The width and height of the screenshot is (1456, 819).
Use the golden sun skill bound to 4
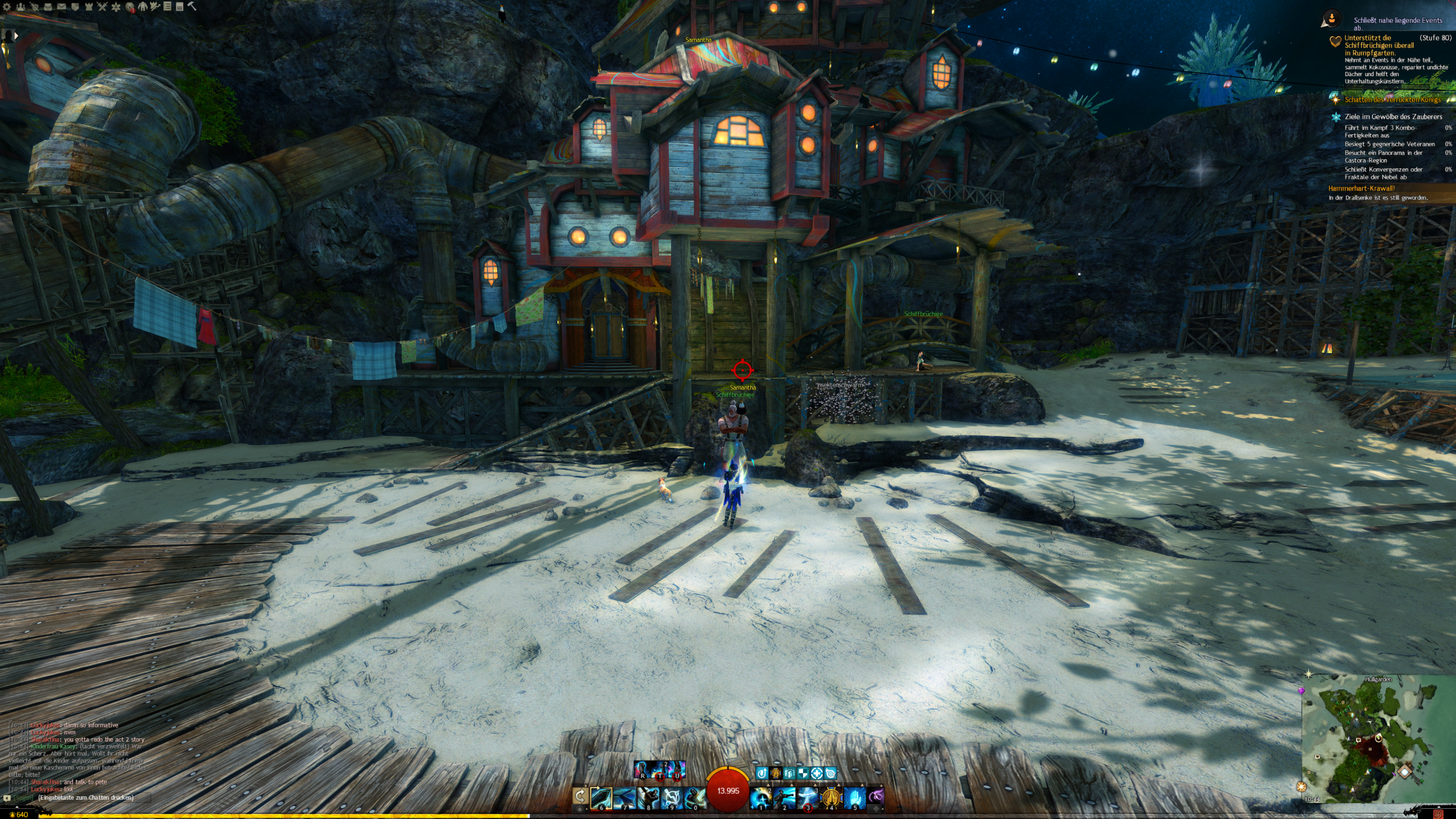coord(831,797)
